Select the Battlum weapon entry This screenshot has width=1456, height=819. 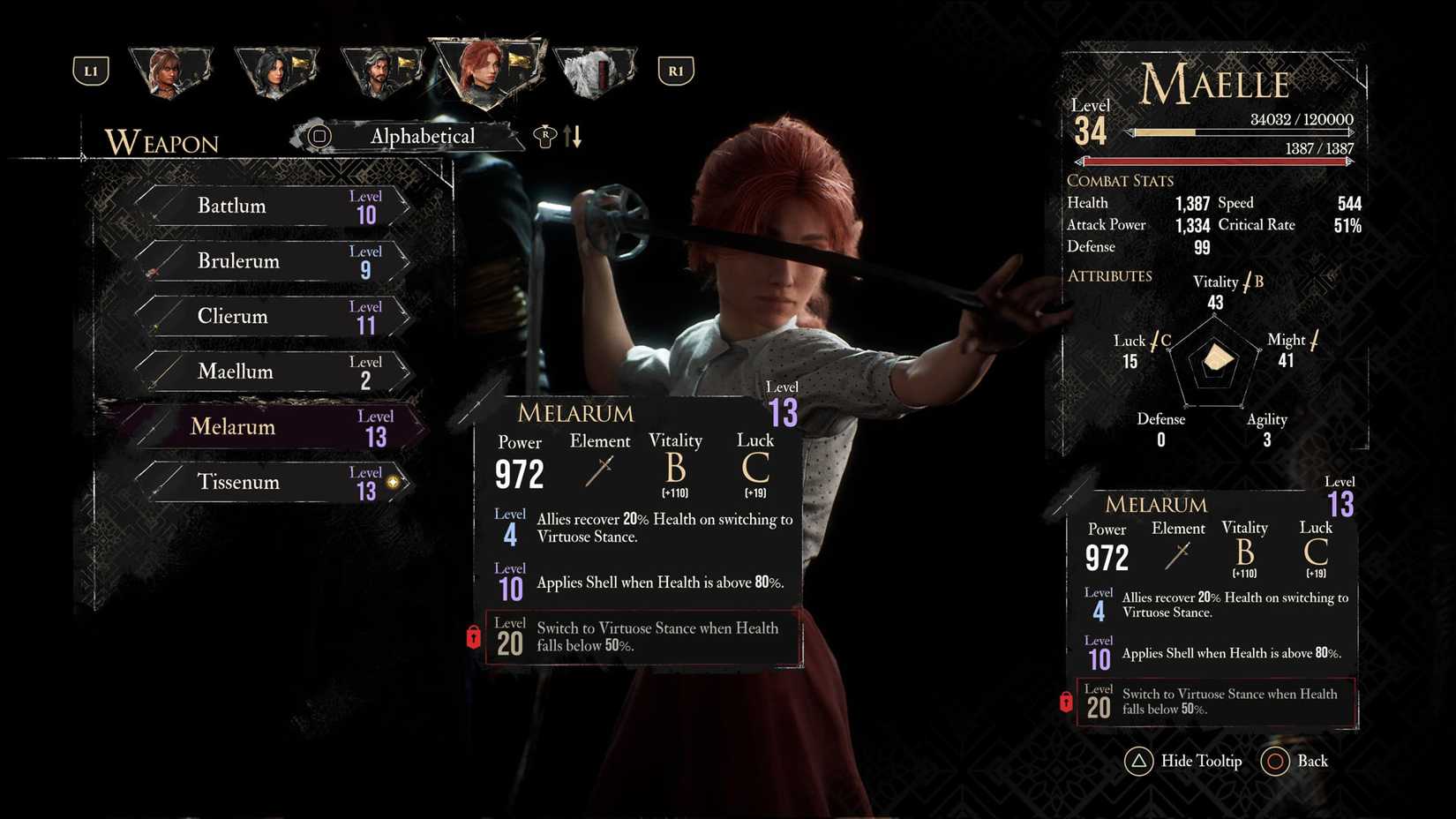pyautogui.click(x=265, y=206)
